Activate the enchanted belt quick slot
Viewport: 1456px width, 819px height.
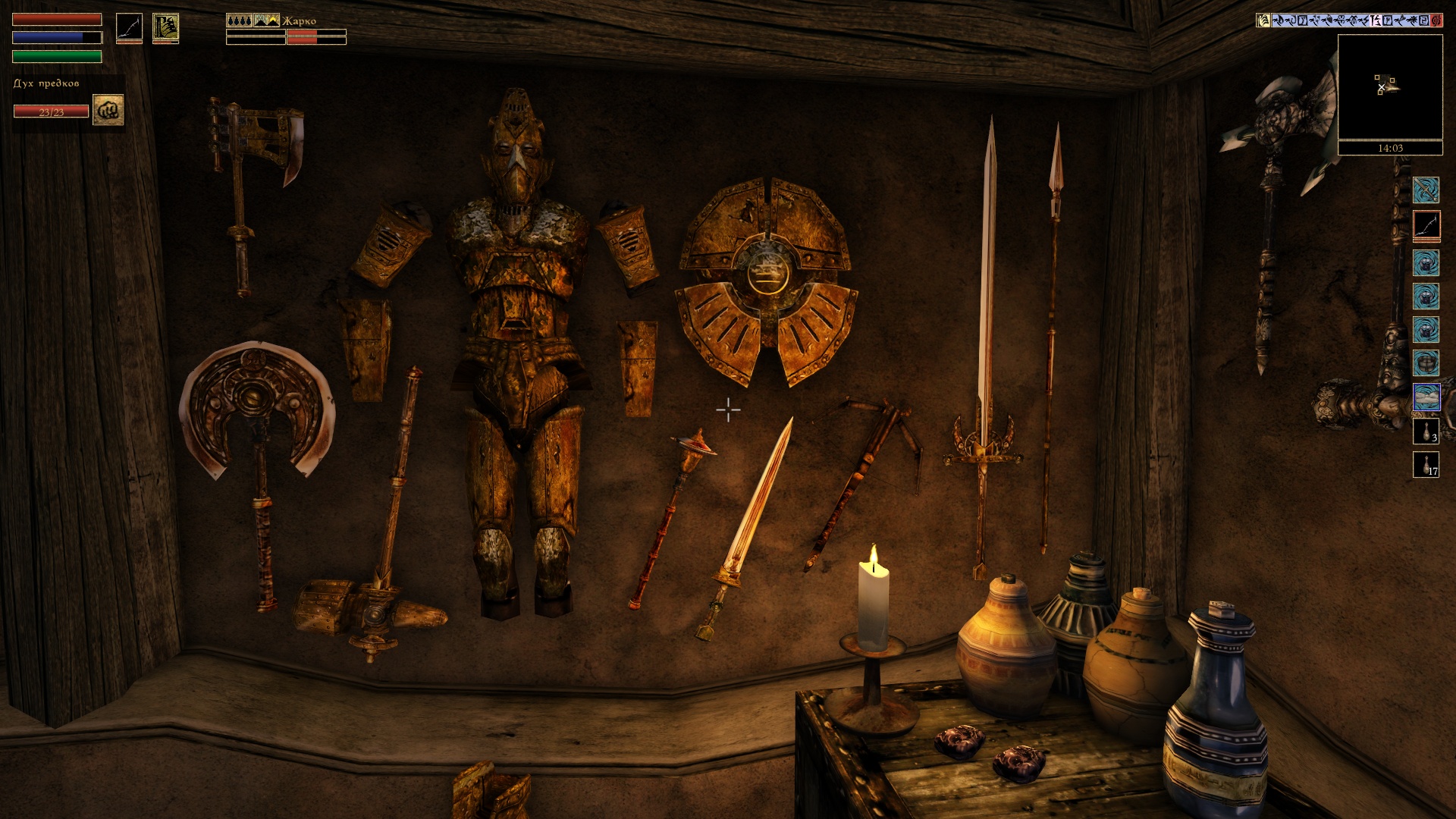1426,363
